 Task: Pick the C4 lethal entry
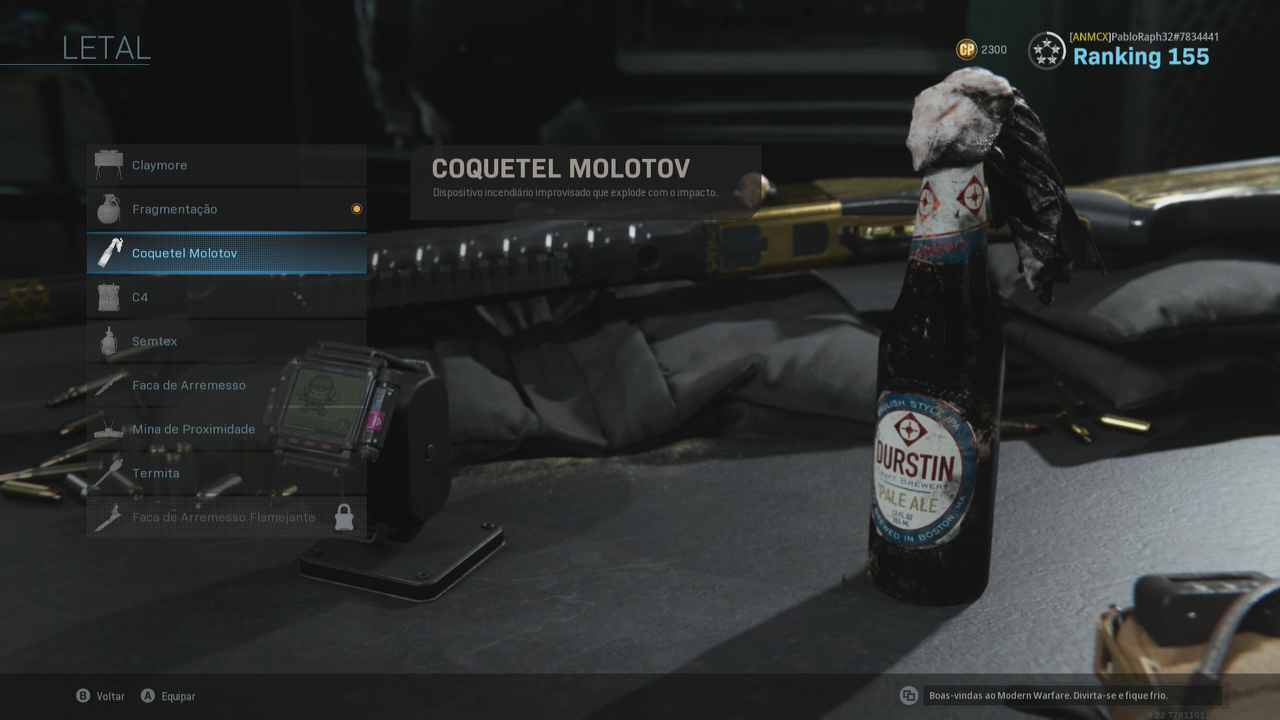[226, 297]
